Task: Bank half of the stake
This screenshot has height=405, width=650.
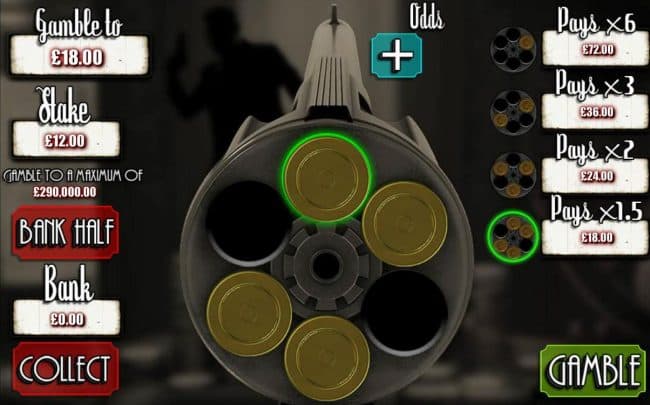Action: (64, 232)
